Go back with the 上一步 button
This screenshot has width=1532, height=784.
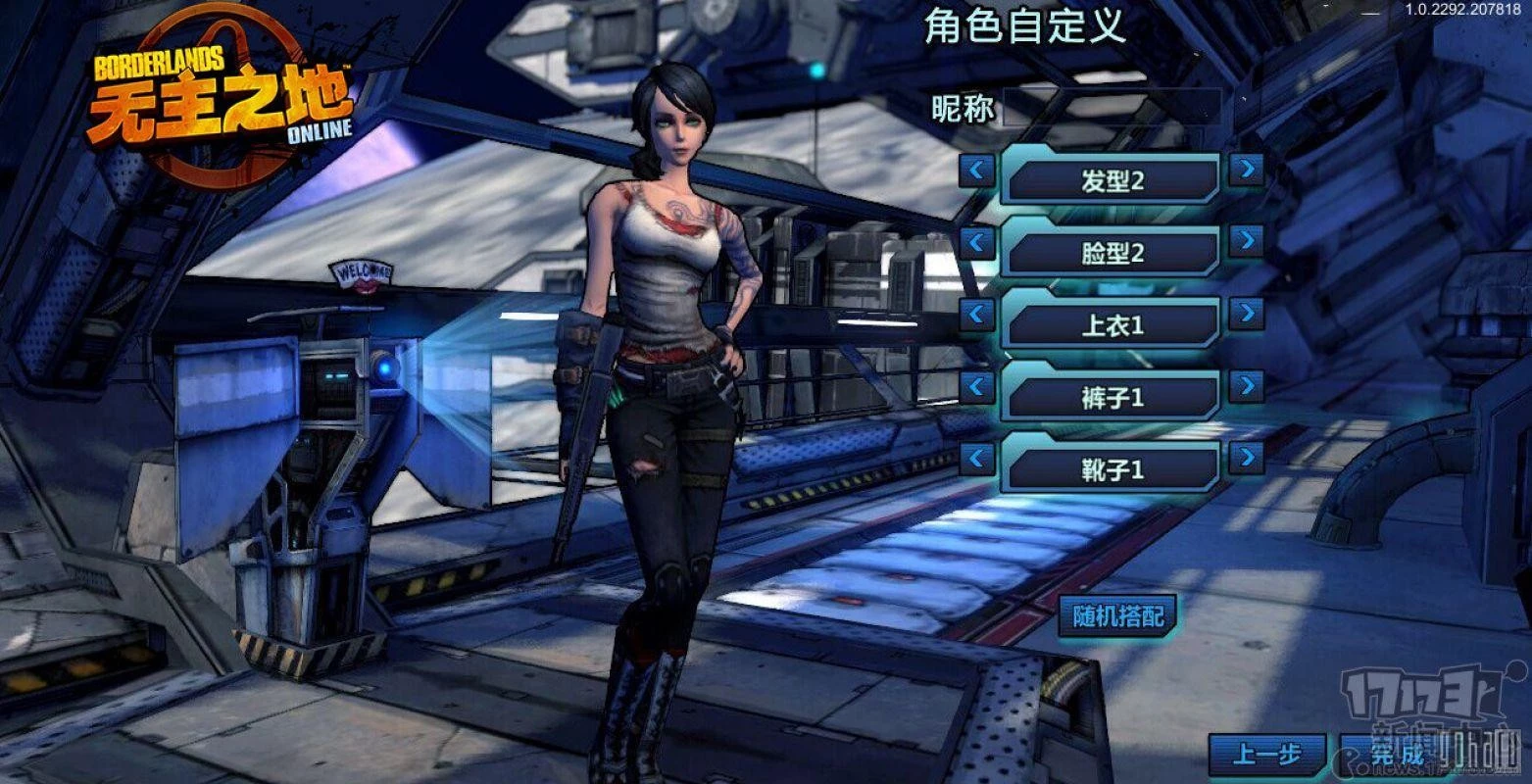point(1266,755)
